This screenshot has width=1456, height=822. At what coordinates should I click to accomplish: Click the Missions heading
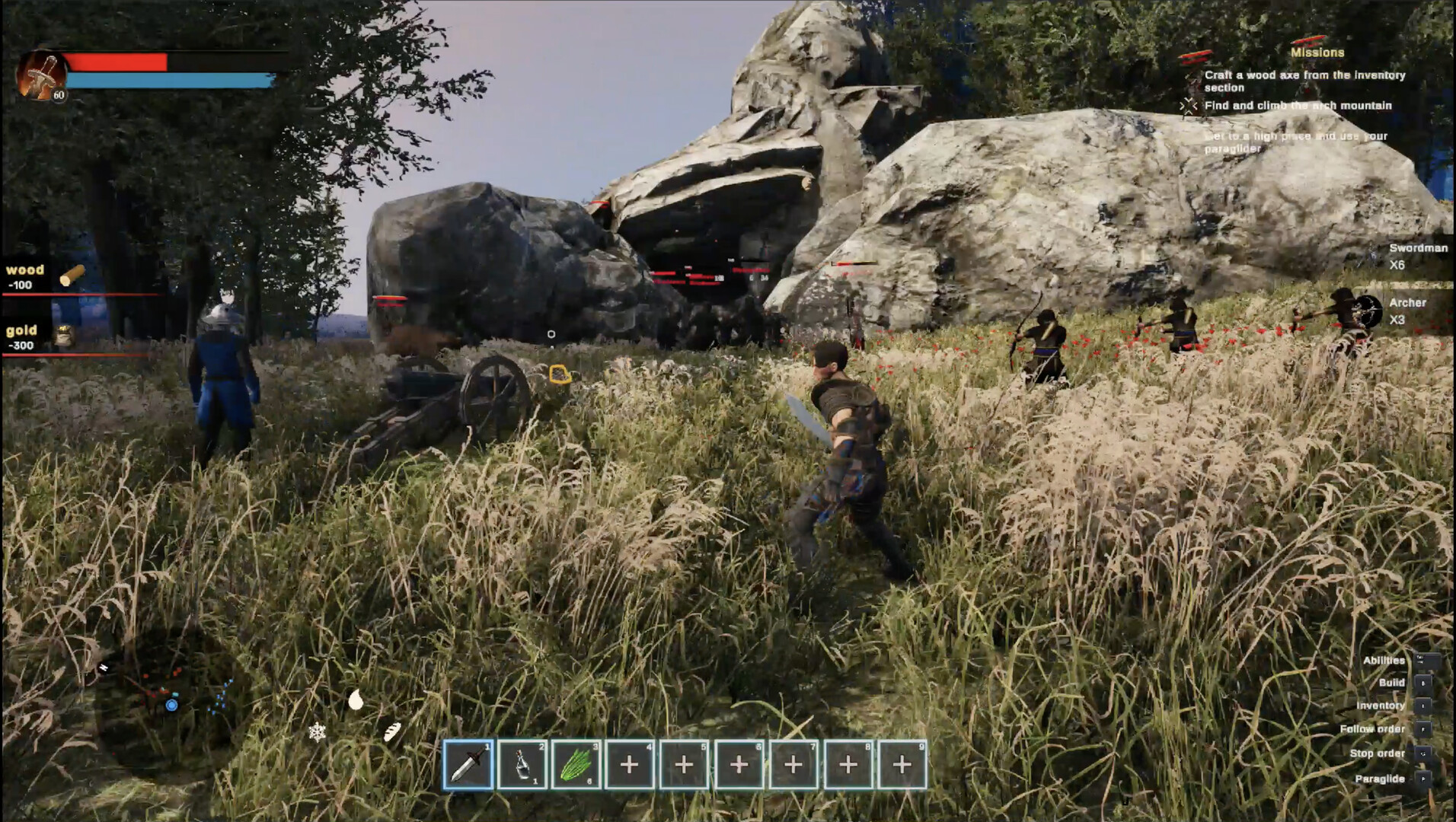(1316, 53)
